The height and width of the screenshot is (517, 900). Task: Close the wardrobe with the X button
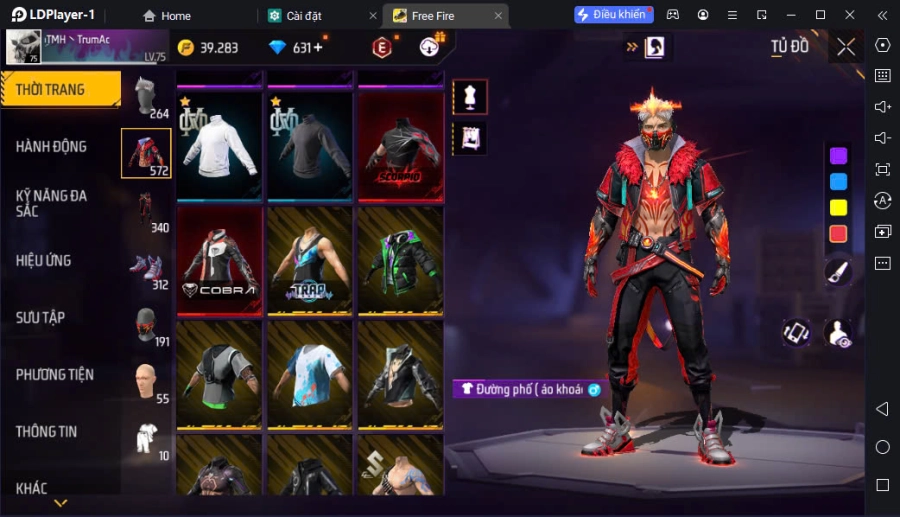click(846, 46)
